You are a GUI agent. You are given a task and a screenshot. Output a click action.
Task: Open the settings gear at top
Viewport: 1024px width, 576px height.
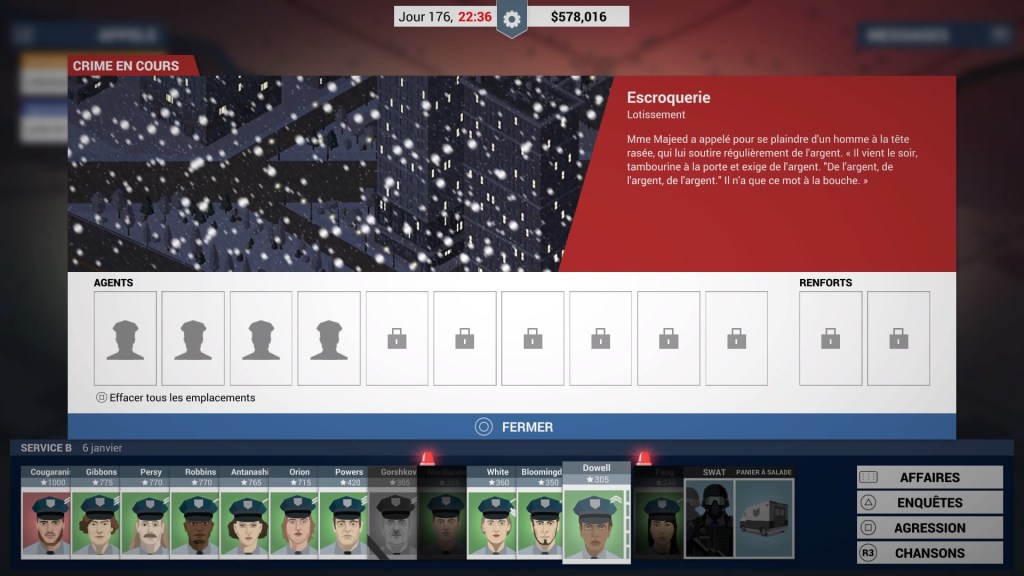click(x=512, y=18)
